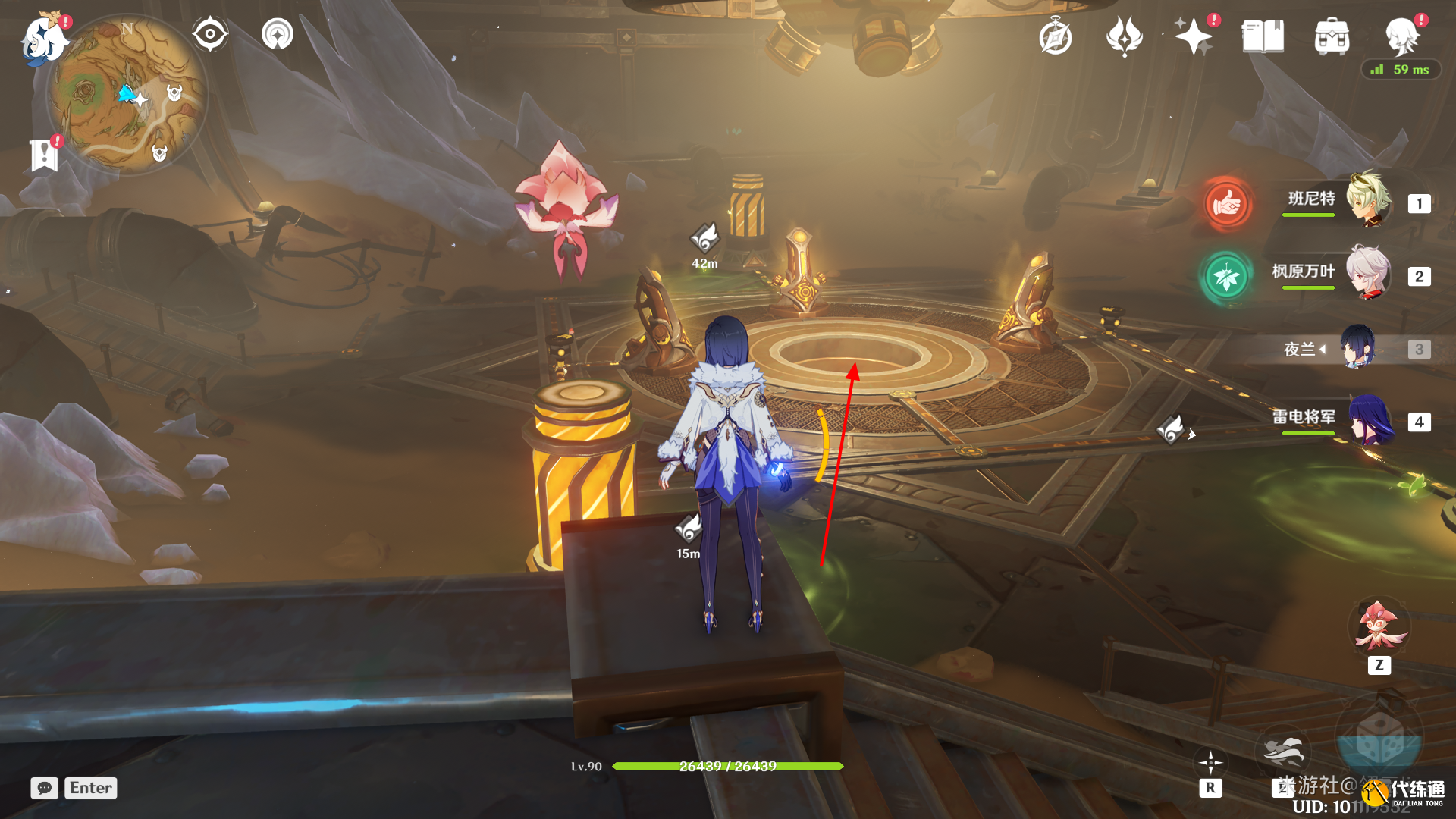
Task: Open the circular minimap
Action: tap(127, 95)
